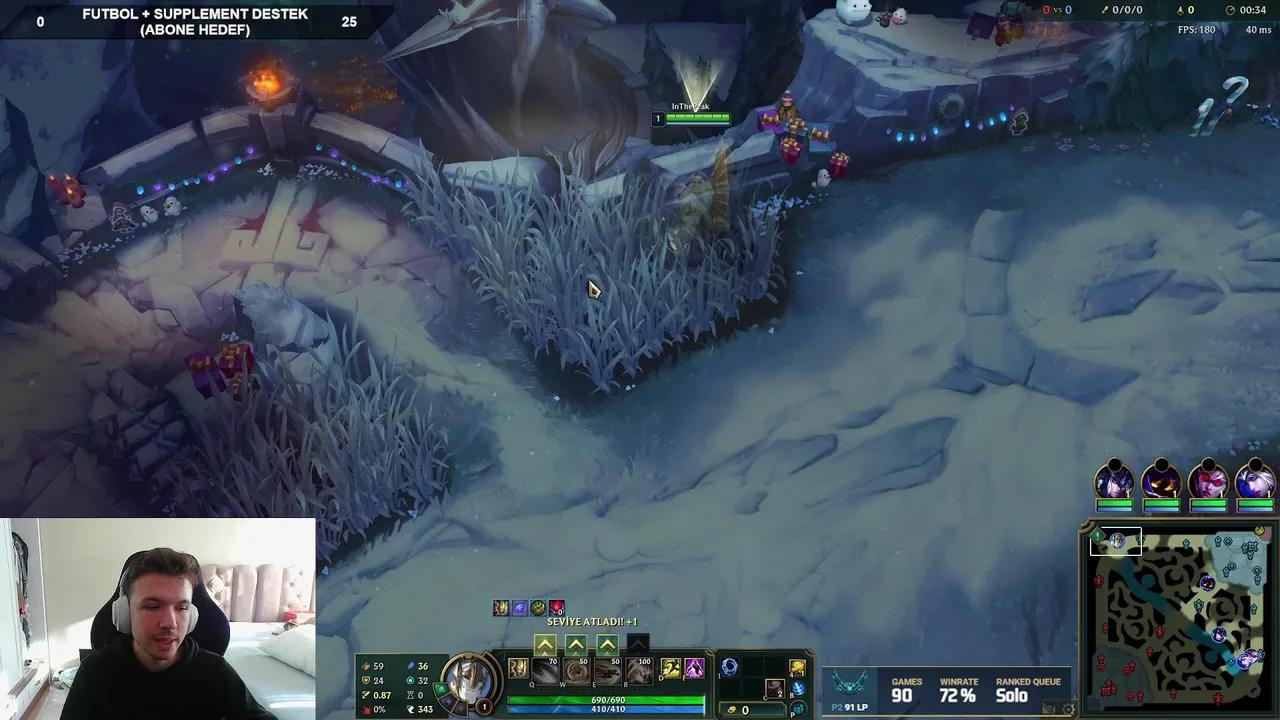
Task: Click the Ghost summoner spell in D slot
Action: click(671, 669)
